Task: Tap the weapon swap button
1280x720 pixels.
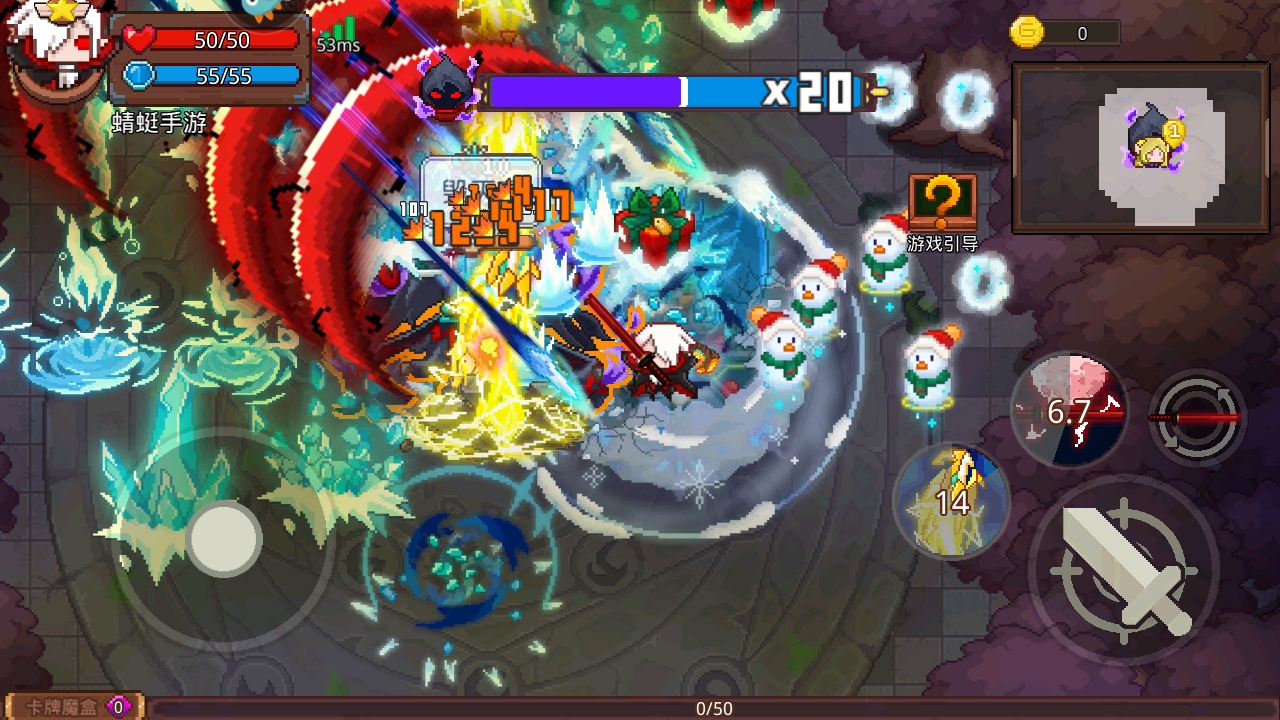Action: pyautogui.click(x=1197, y=417)
